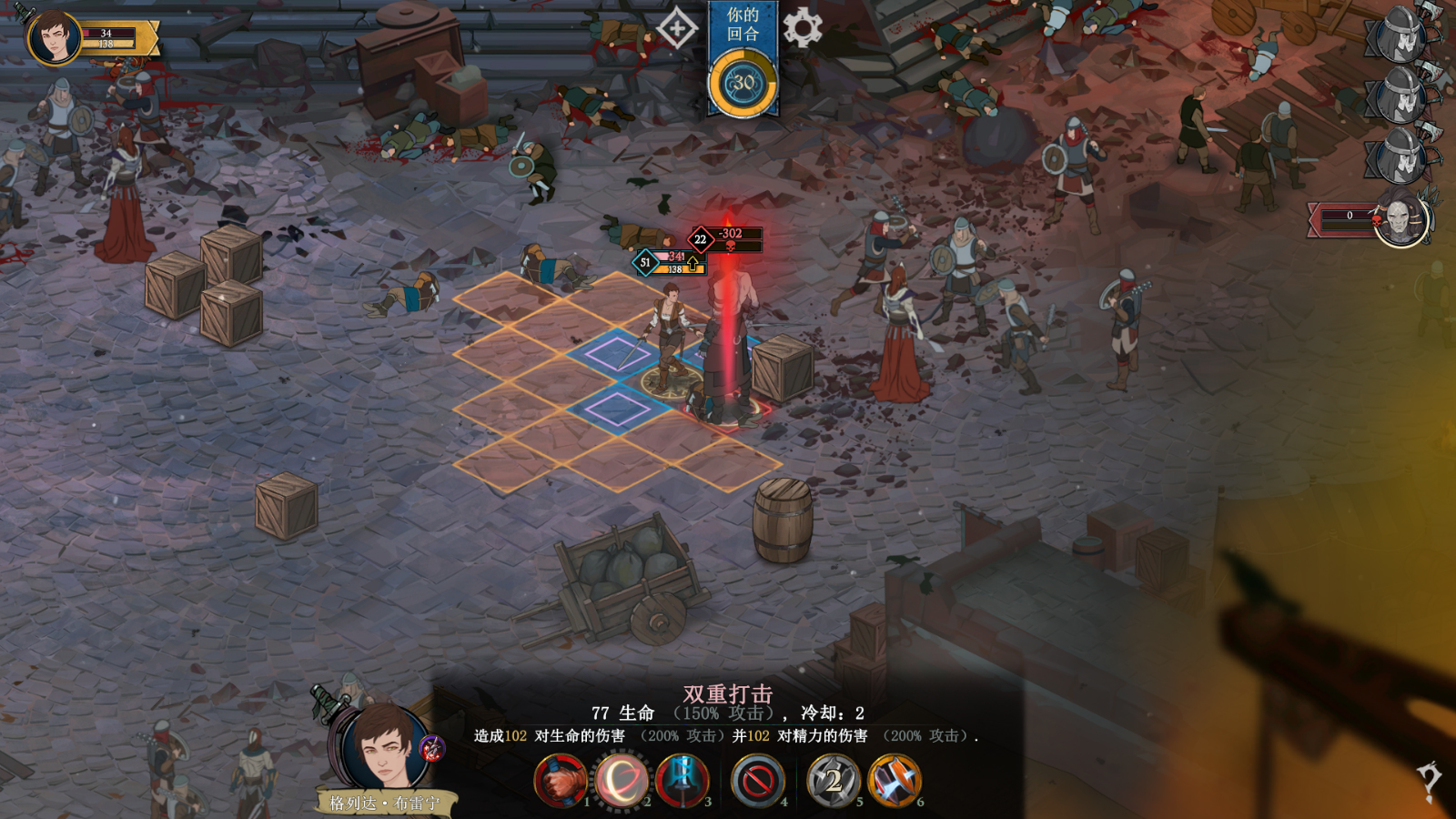Select the silver shield ability marked 2
Image resolution: width=1456 pixels, height=819 pixels.
833,781
